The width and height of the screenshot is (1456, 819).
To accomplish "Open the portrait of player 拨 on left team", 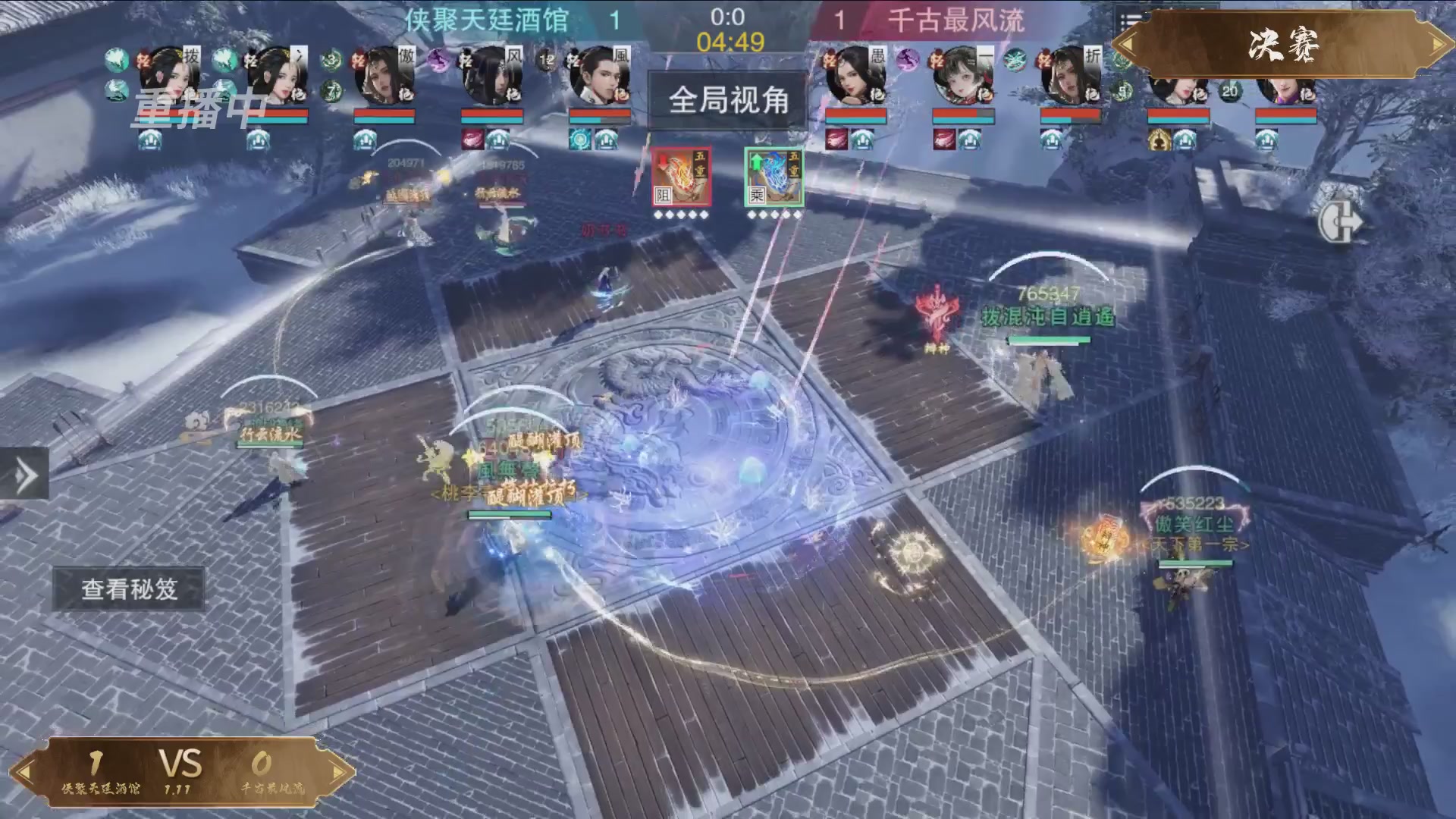I will tap(171, 76).
